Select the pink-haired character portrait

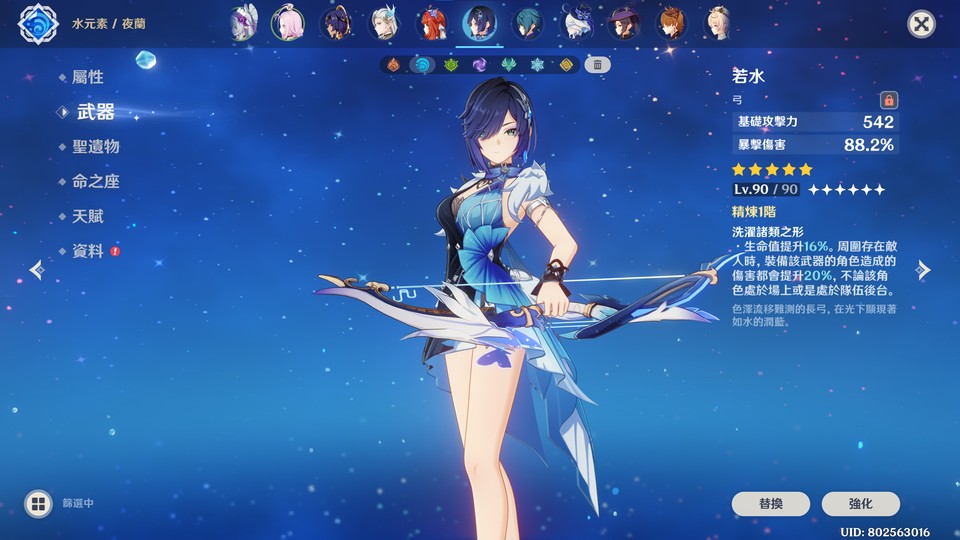(287, 23)
